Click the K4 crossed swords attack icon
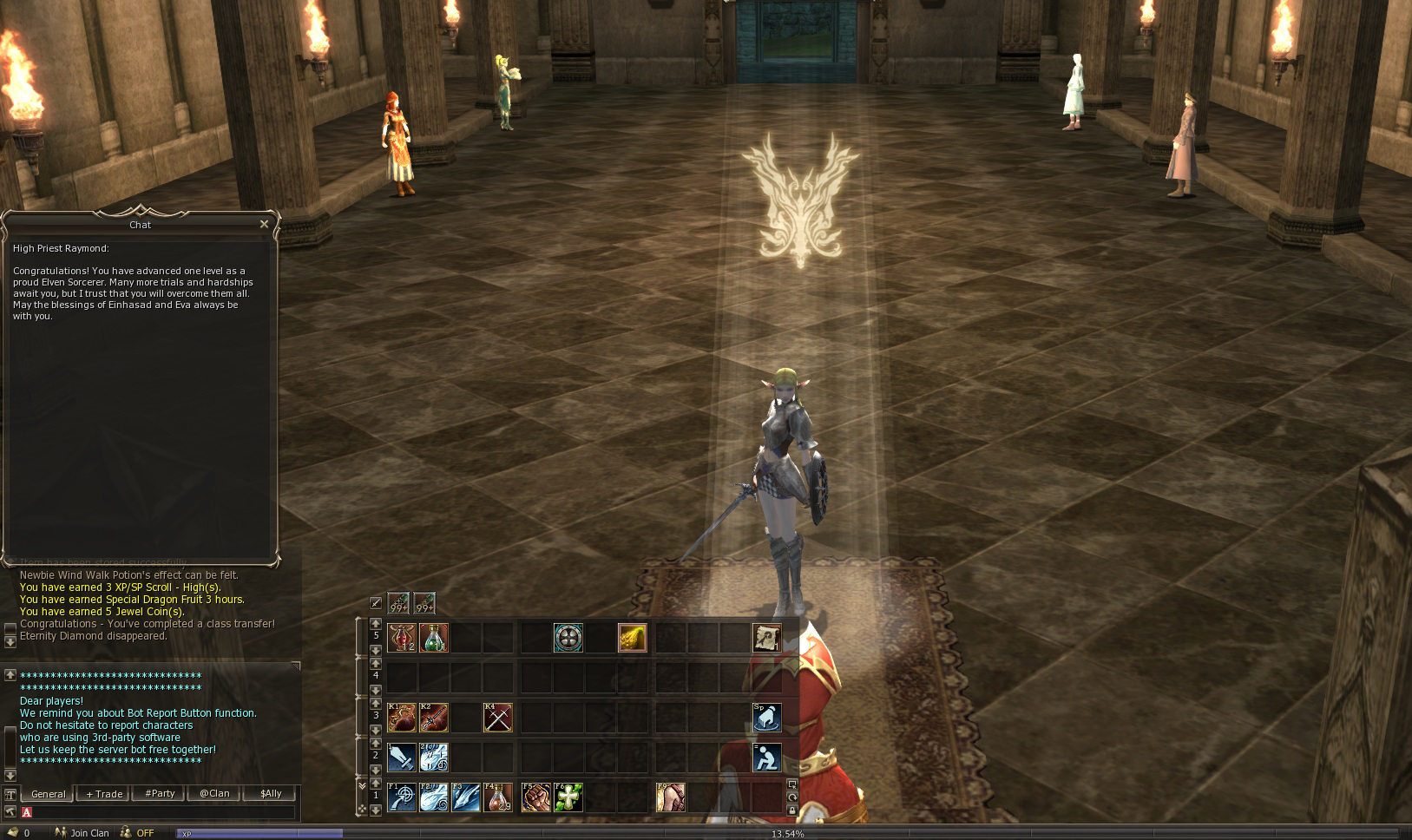The height and width of the screenshot is (840, 1412). coord(497,717)
